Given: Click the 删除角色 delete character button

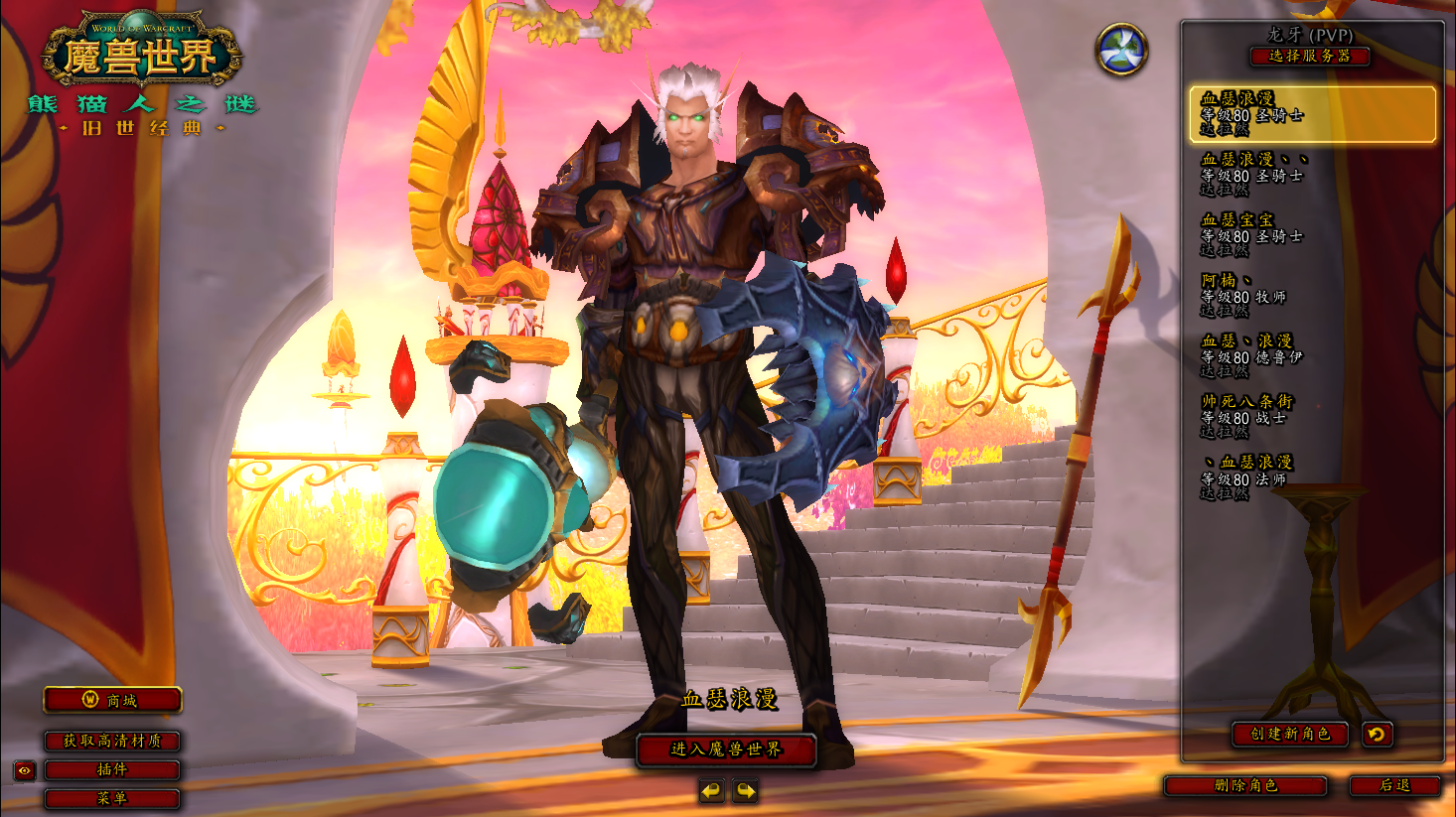Looking at the screenshot, I should coord(1245,785).
